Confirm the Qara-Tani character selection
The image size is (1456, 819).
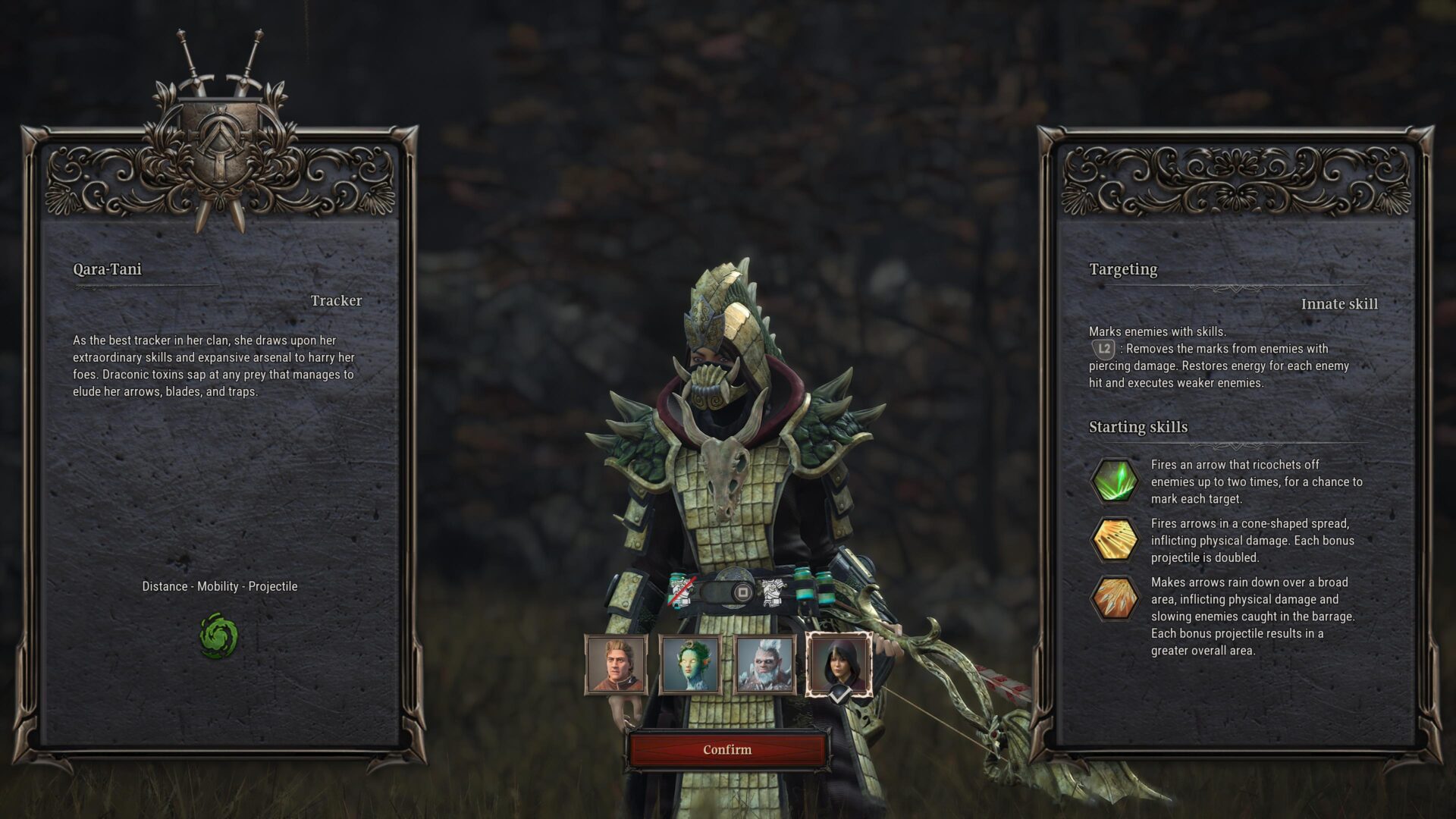(x=727, y=749)
